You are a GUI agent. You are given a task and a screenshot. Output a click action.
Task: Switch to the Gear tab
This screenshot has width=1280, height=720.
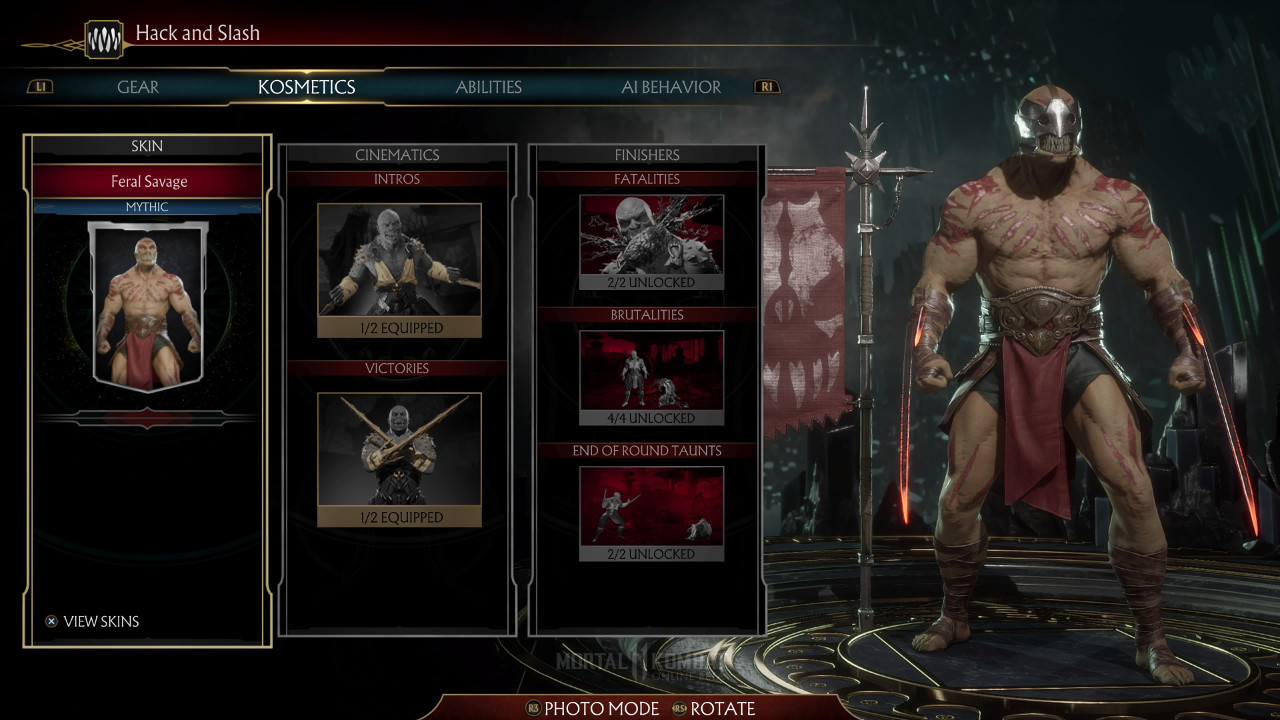click(138, 87)
